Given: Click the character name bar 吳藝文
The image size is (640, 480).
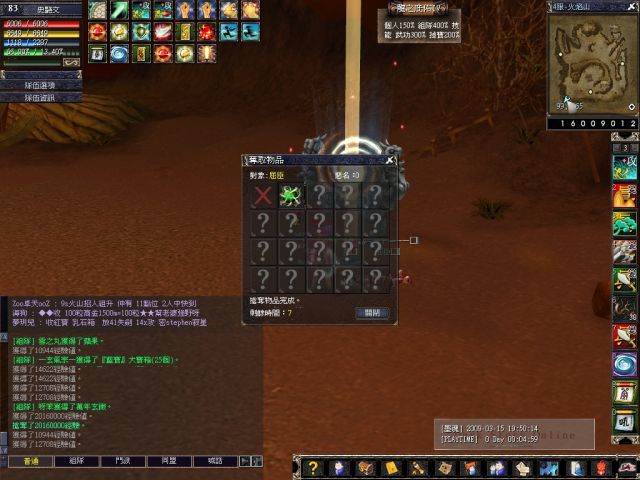Looking at the screenshot, I should (48, 9).
